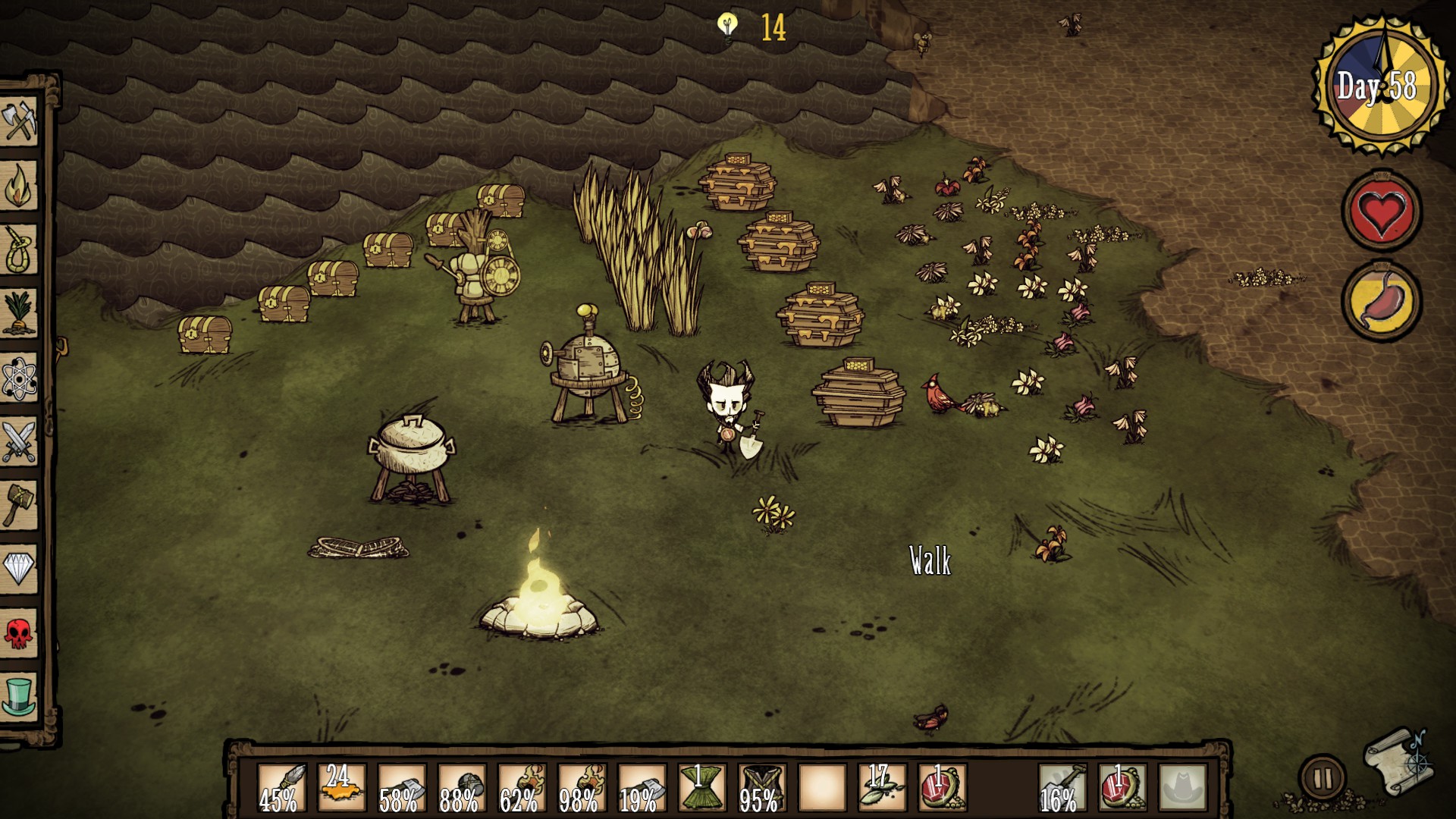Open the Magic tab with red skull
The height and width of the screenshot is (819, 1456).
19,632
